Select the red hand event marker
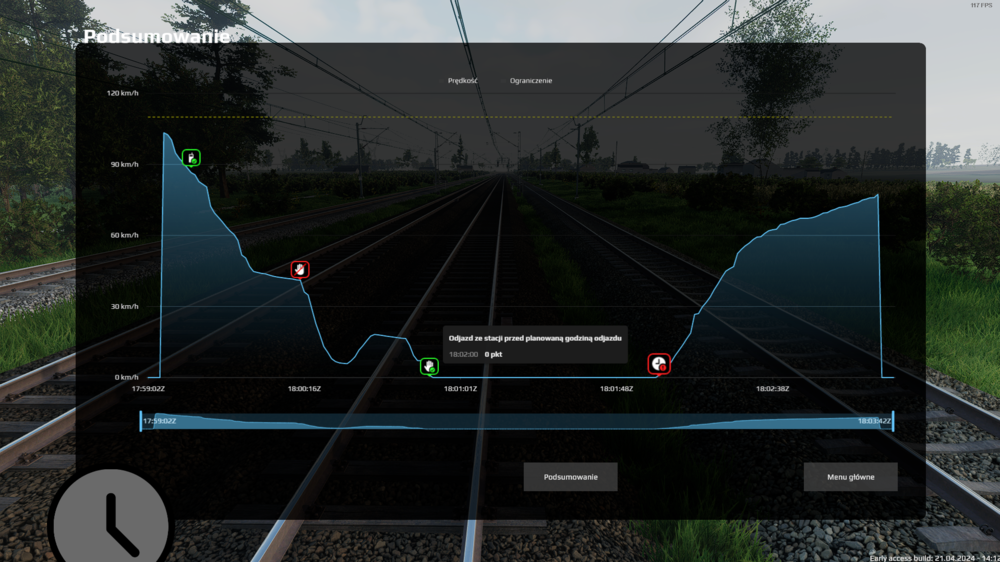 (x=300, y=269)
